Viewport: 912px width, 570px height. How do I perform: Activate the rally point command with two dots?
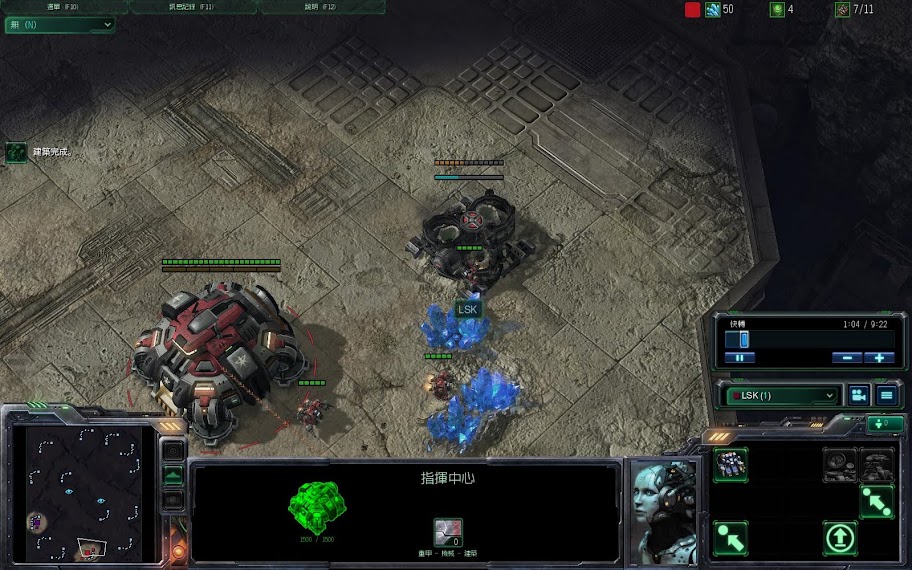[x=876, y=502]
